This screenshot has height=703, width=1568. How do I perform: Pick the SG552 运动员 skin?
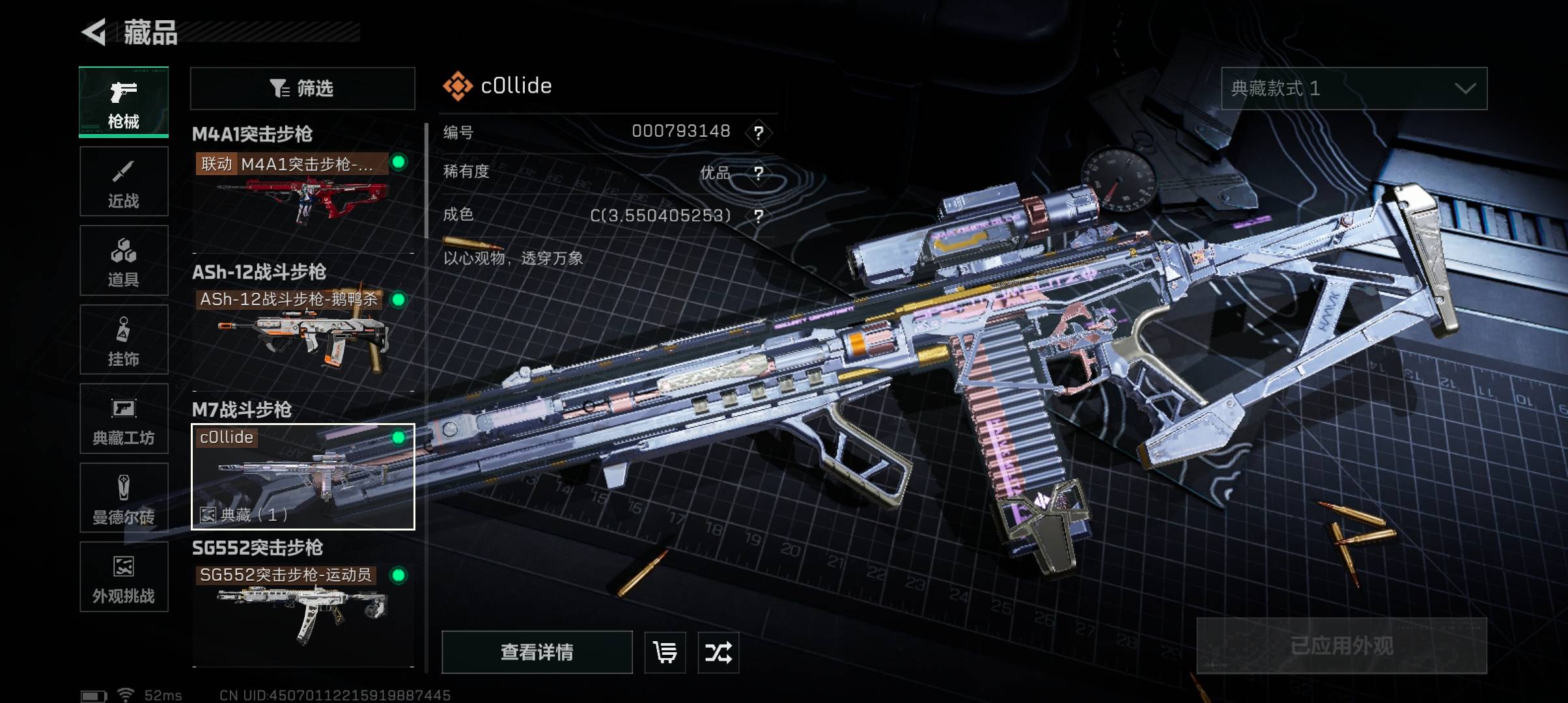pos(302,609)
